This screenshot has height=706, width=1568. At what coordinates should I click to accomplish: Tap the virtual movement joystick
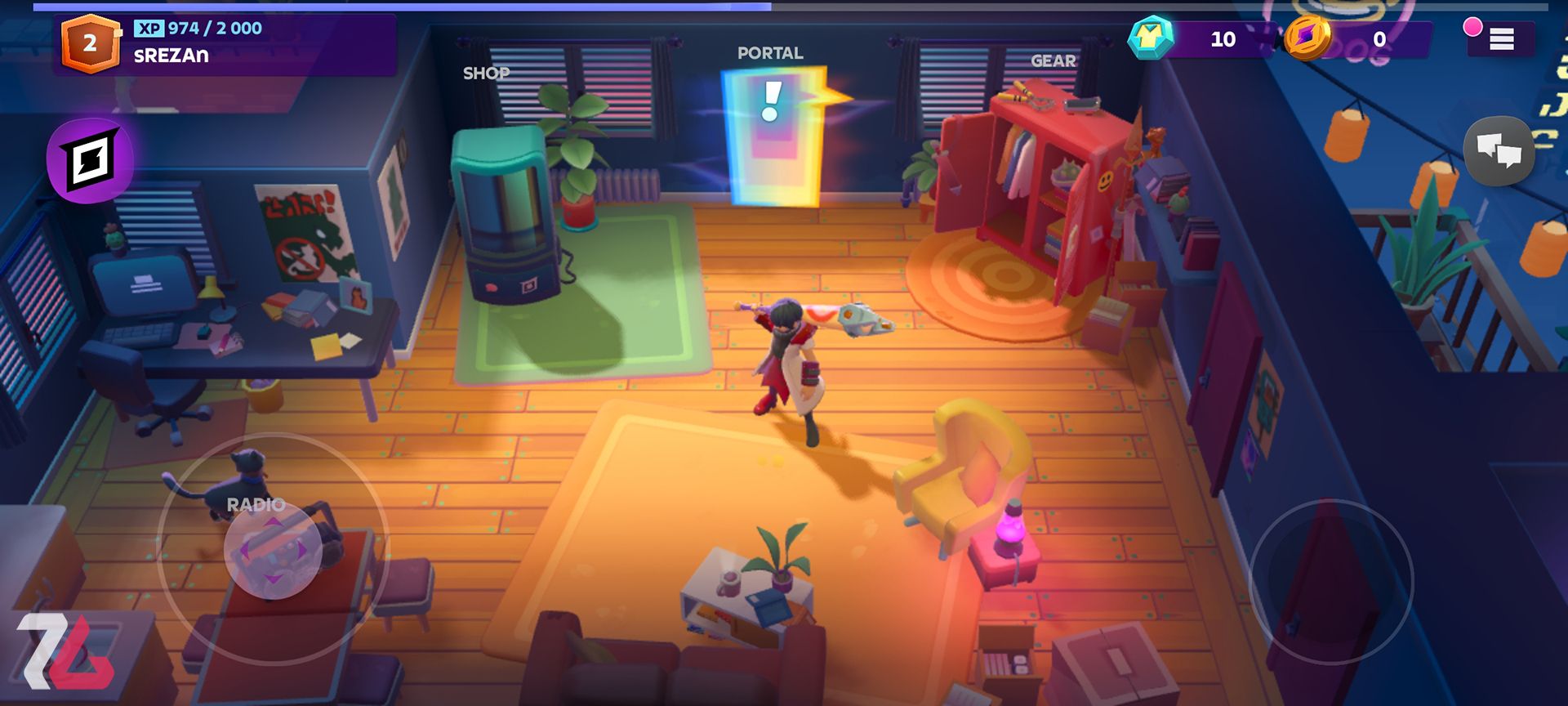pyautogui.click(x=273, y=549)
